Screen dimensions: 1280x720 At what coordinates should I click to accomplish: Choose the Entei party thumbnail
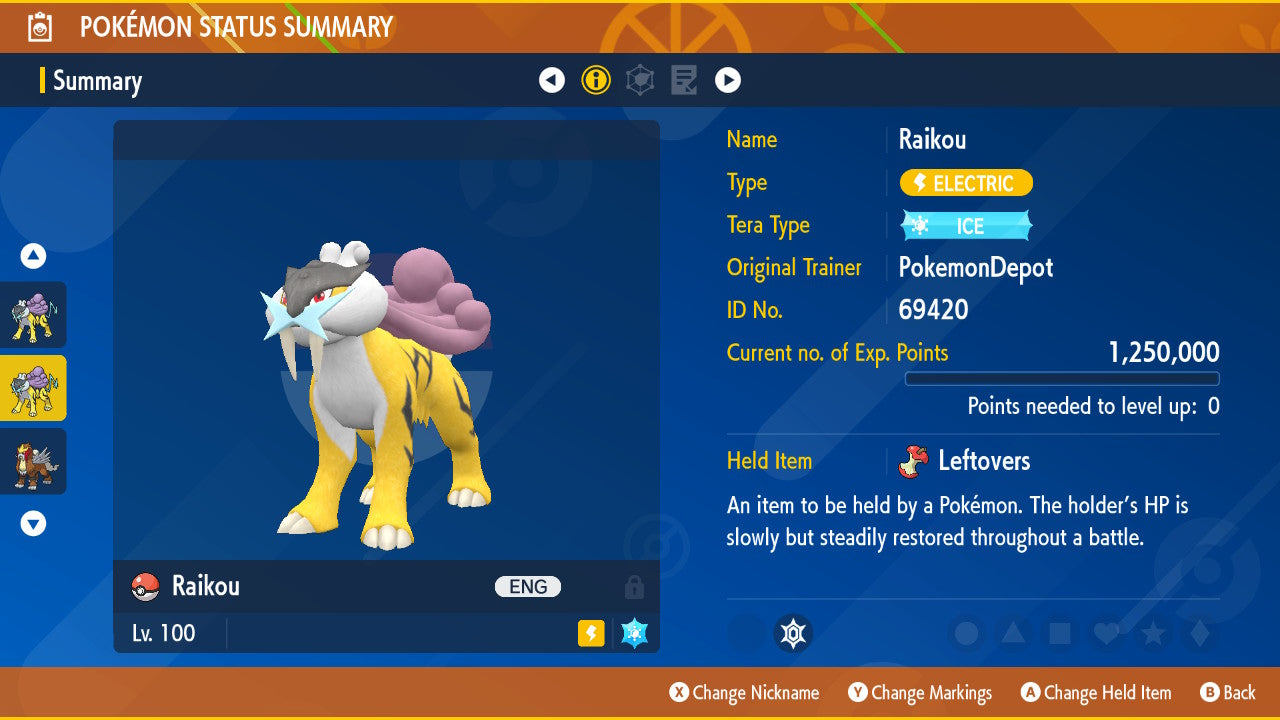(x=34, y=461)
